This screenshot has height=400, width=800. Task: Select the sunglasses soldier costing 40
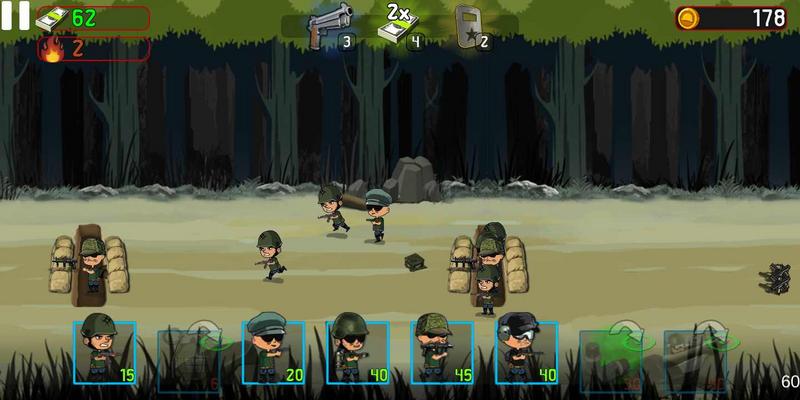(357, 352)
